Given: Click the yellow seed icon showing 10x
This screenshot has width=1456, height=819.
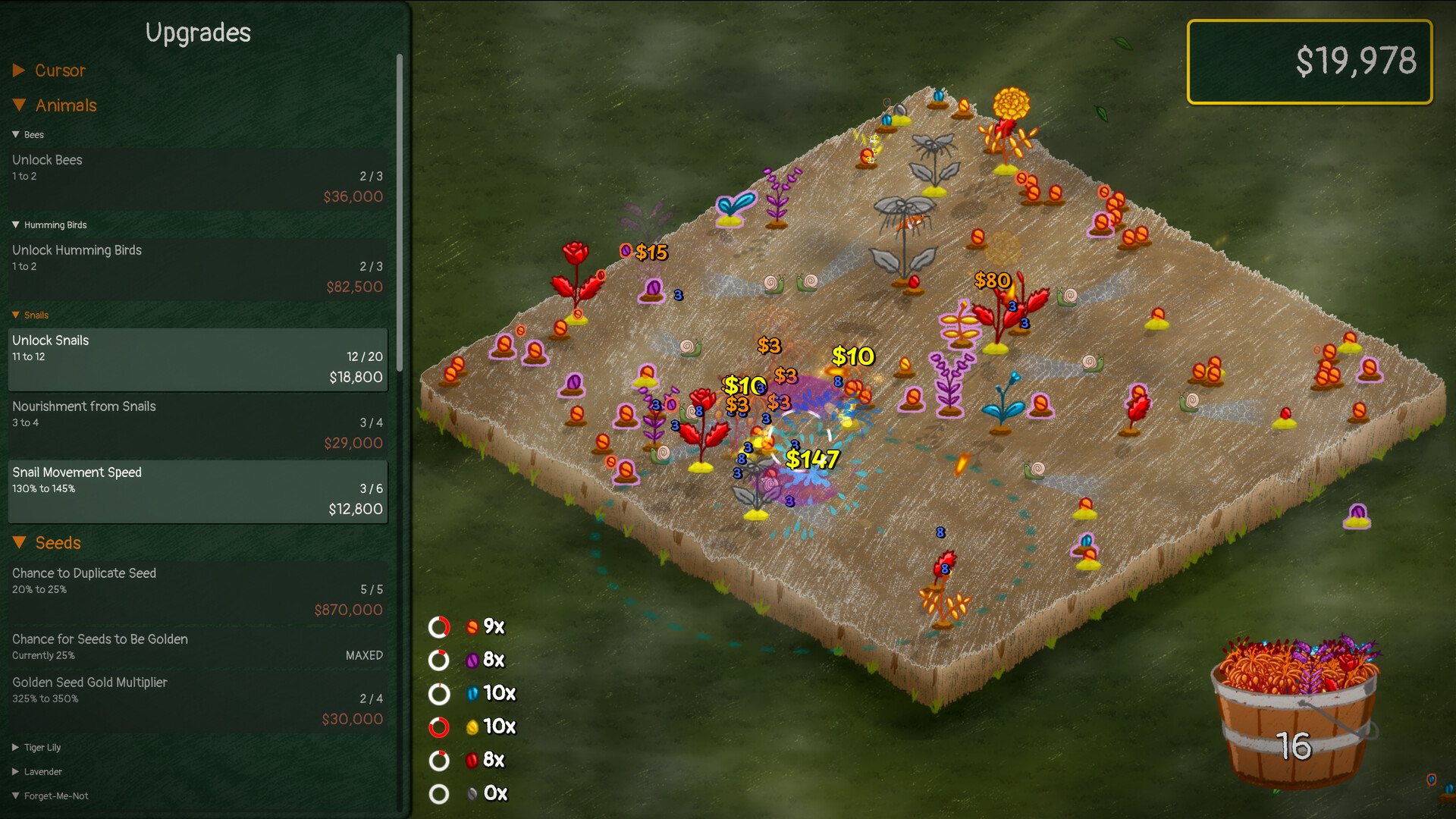Looking at the screenshot, I should tap(474, 726).
